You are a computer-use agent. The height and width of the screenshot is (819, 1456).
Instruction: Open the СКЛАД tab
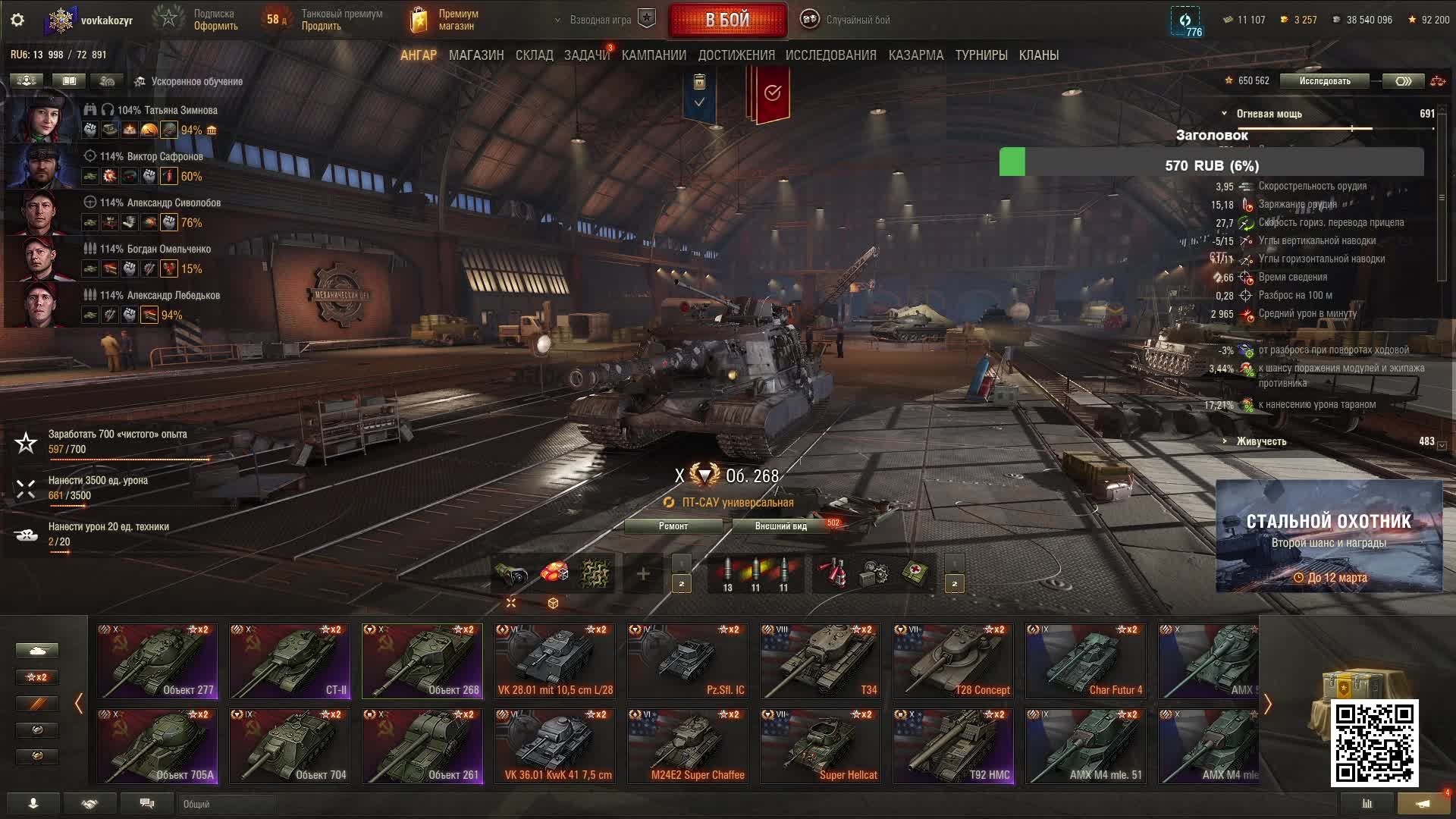534,55
